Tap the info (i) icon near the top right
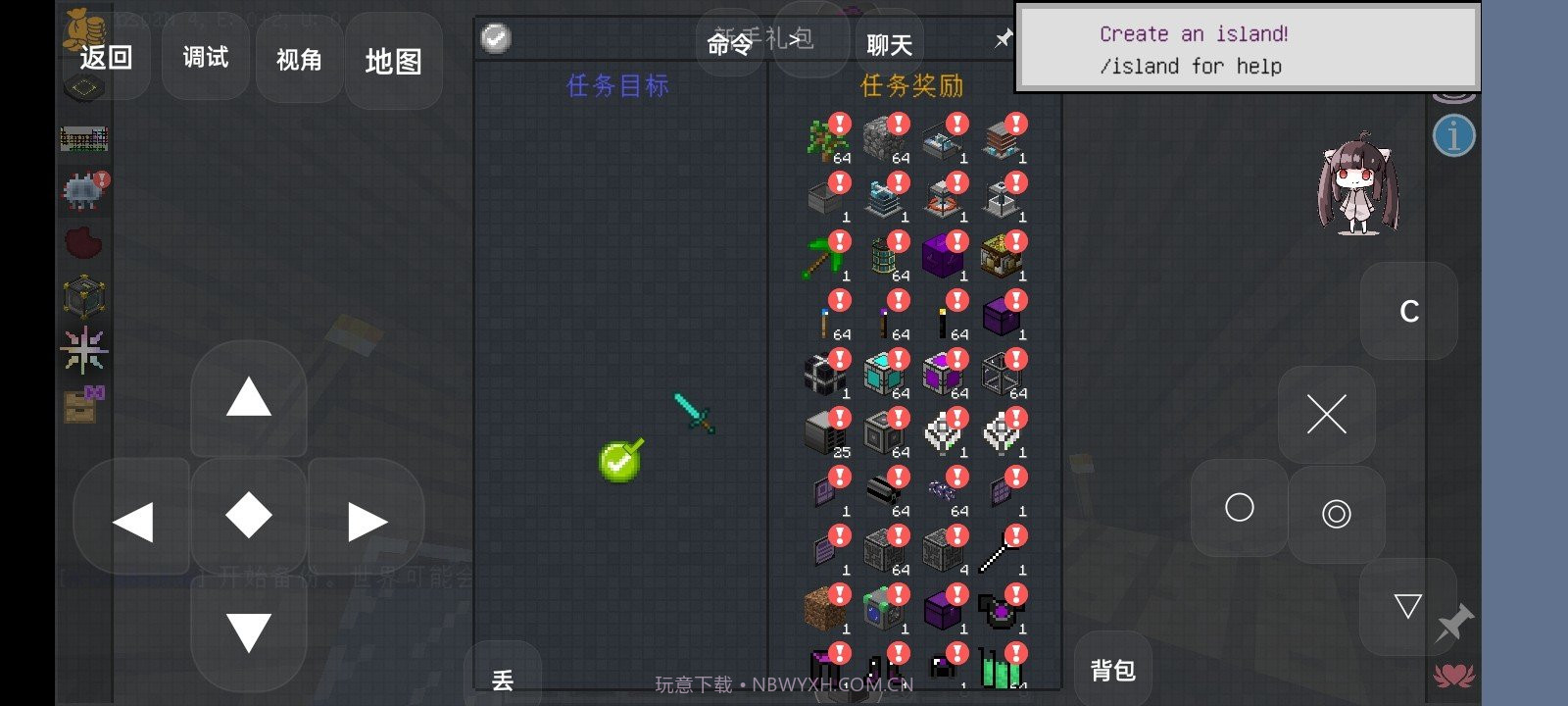 click(1453, 136)
